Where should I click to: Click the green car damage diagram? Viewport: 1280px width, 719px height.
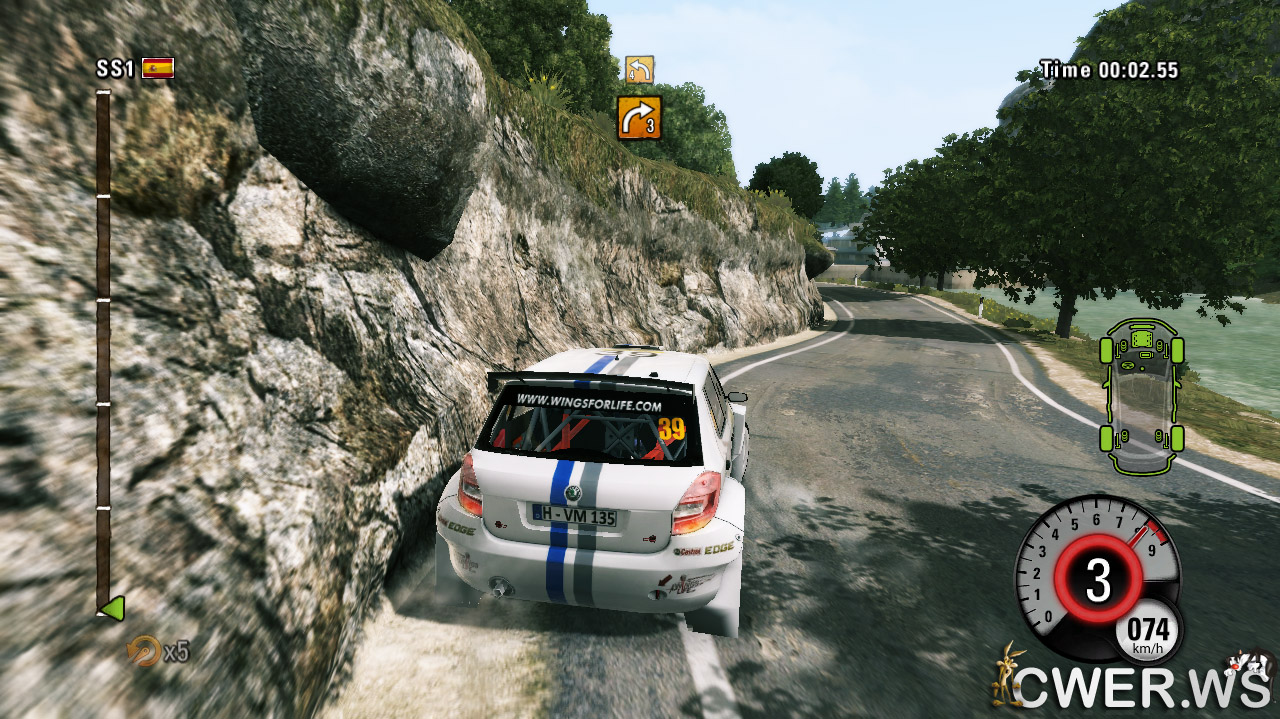click(1141, 395)
